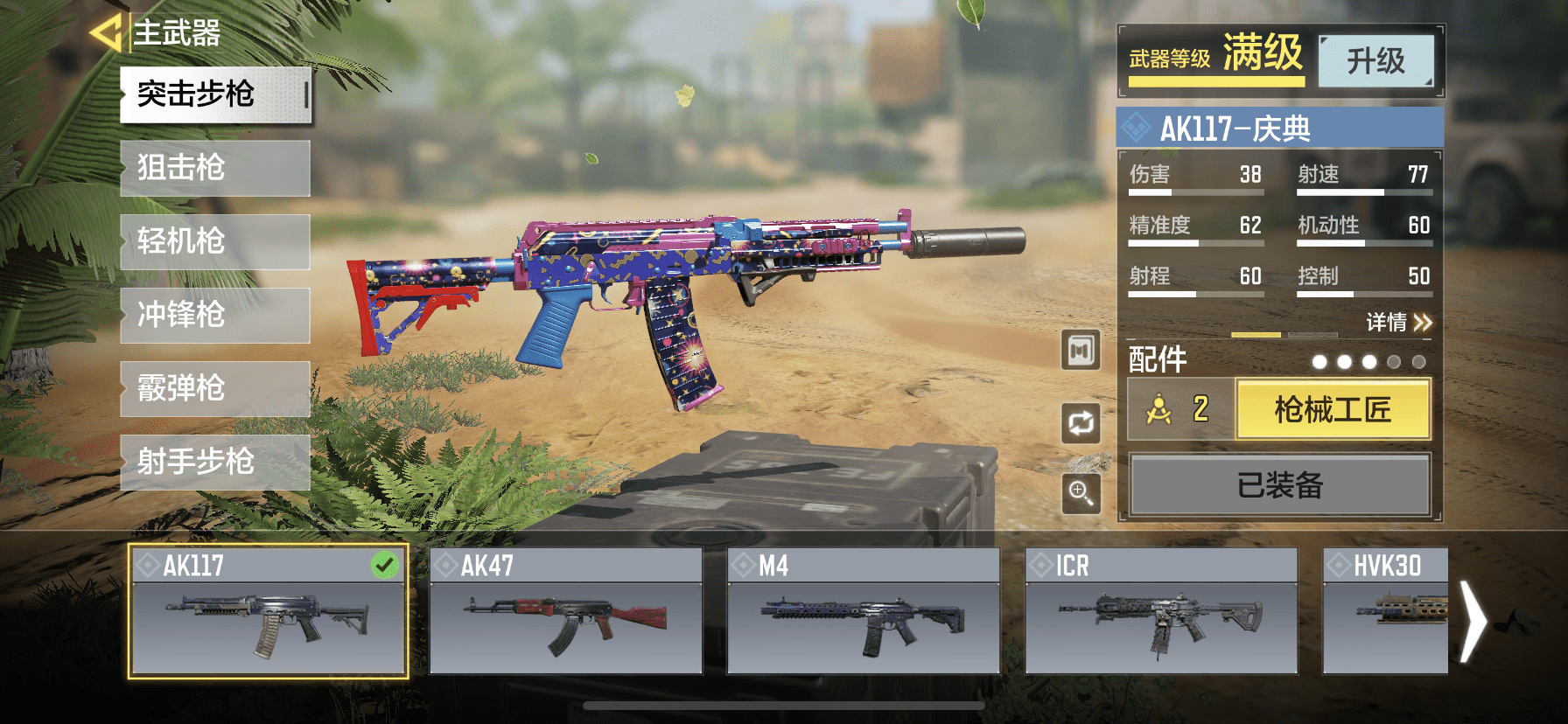Select the AK117 weapon card
Image resolution: width=1568 pixels, height=724 pixels.
[268, 612]
